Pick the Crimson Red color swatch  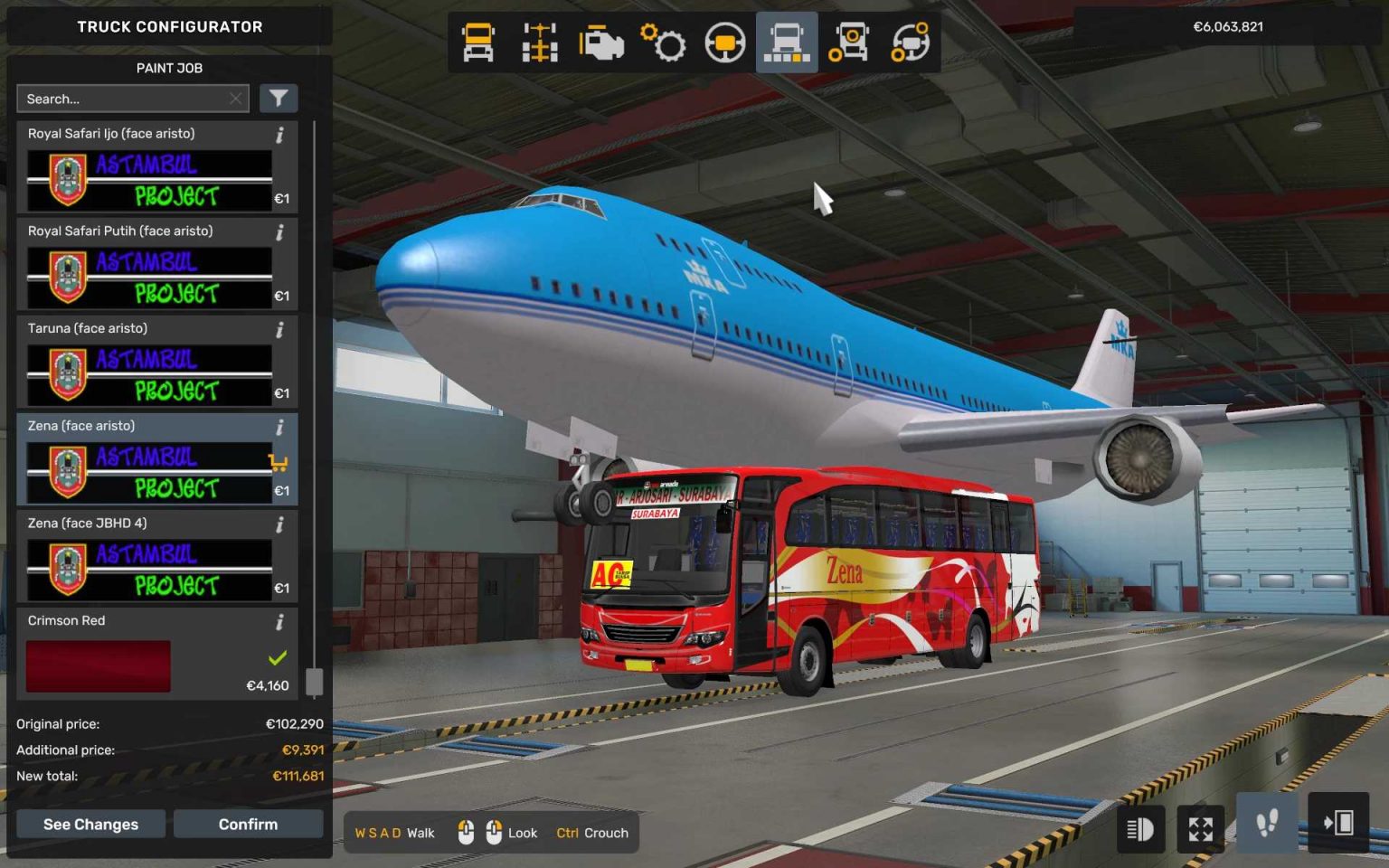click(97, 665)
